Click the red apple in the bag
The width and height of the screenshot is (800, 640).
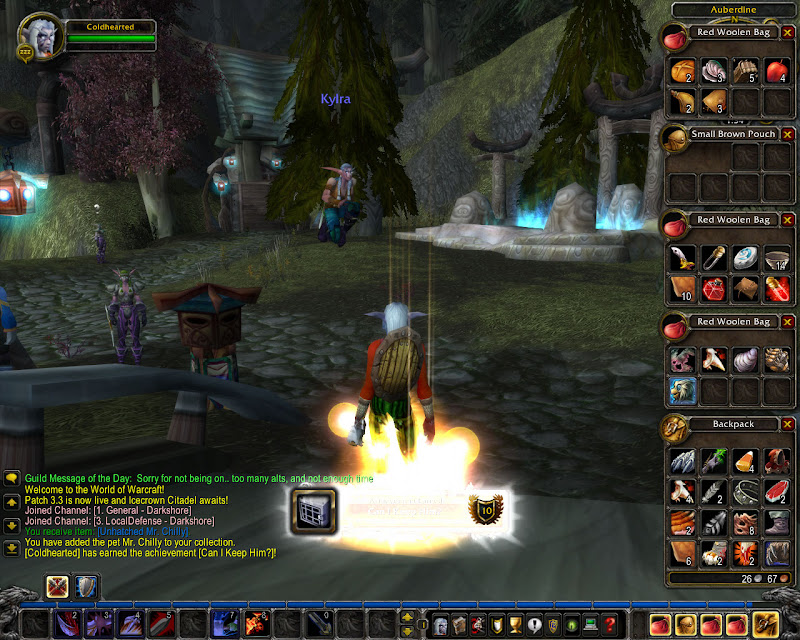777,70
